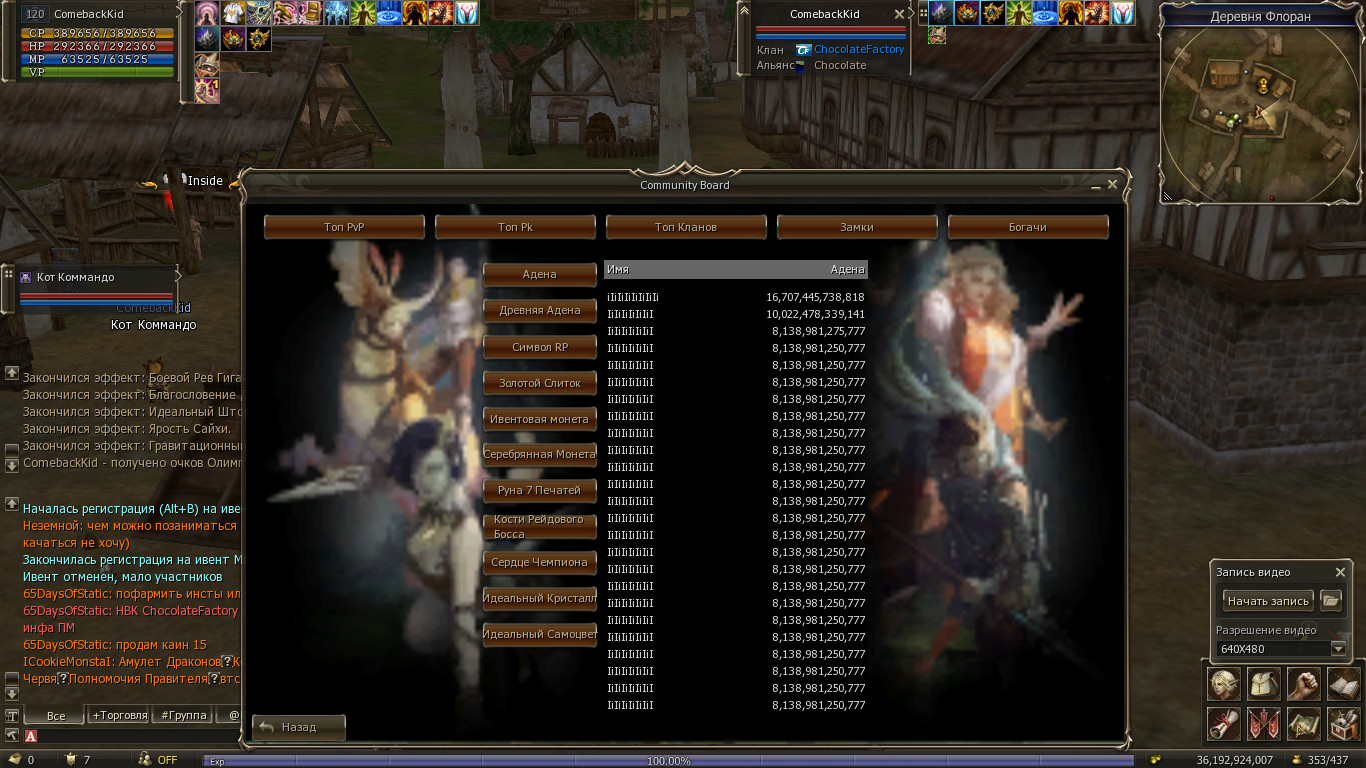Open the video resolution dropdown
The image size is (1366, 768).
1338,649
